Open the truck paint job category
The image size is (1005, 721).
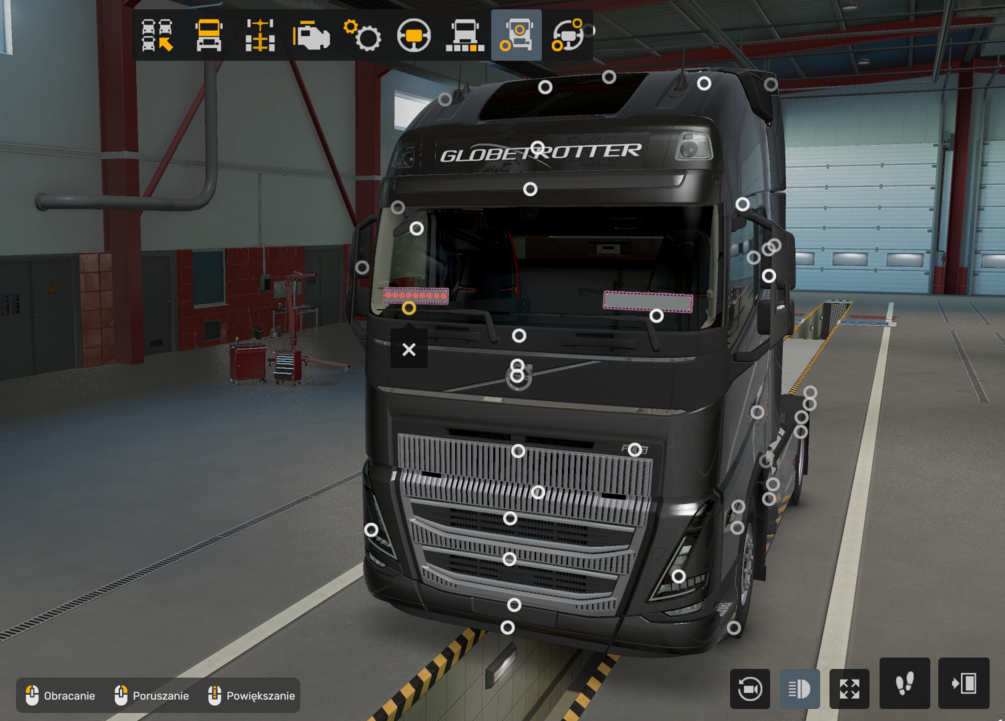(464, 35)
